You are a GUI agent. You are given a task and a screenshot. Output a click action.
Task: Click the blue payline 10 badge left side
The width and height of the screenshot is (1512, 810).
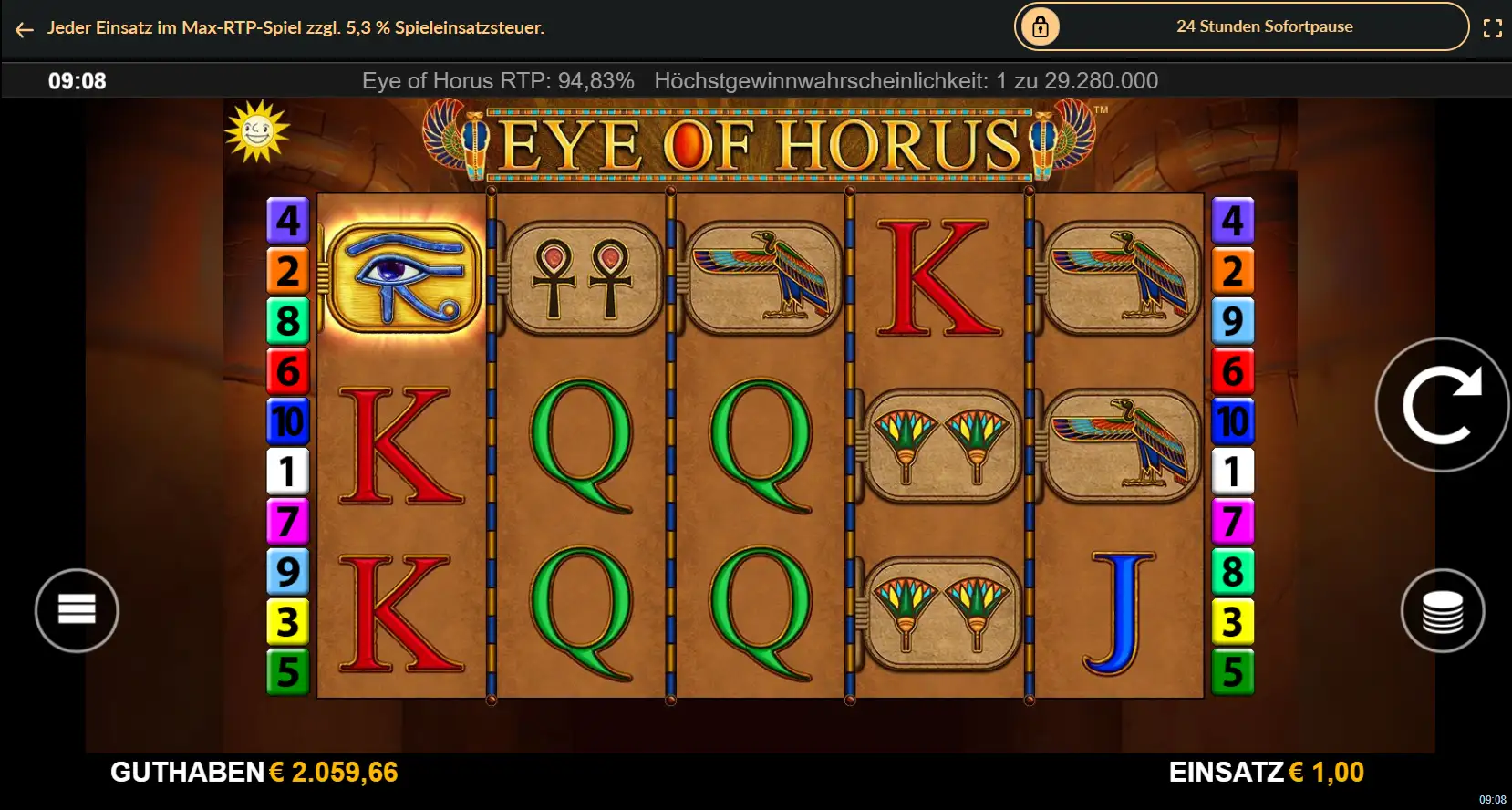tap(288, 422)
